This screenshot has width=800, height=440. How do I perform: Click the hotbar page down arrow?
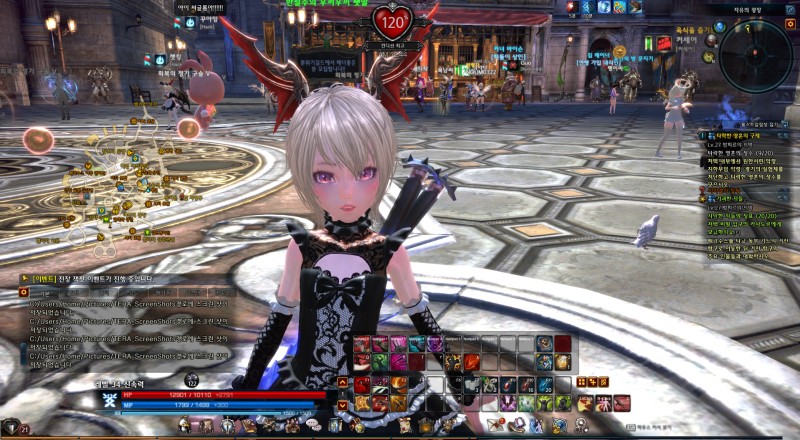[x=343, y=406]
